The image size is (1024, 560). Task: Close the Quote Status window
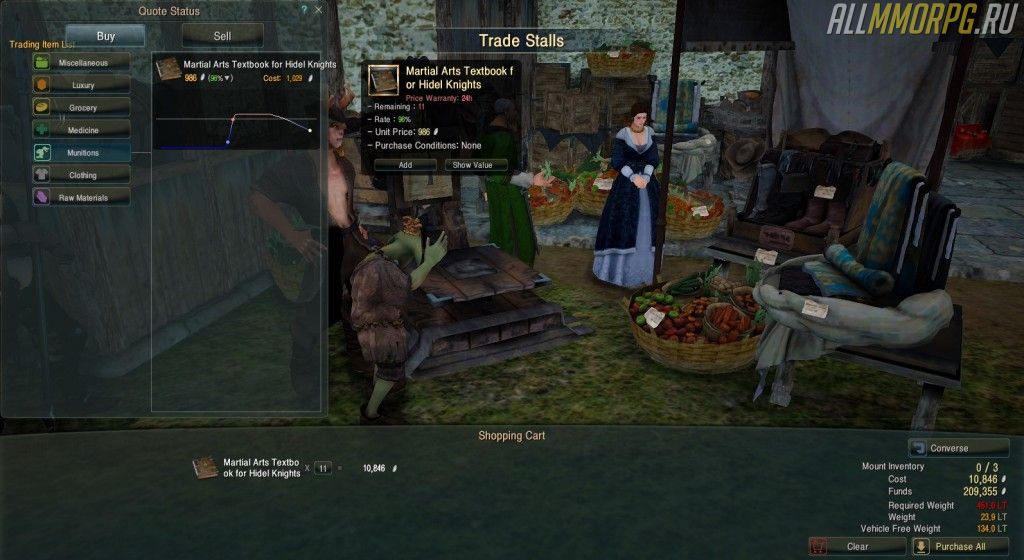[x=319, y=9]
